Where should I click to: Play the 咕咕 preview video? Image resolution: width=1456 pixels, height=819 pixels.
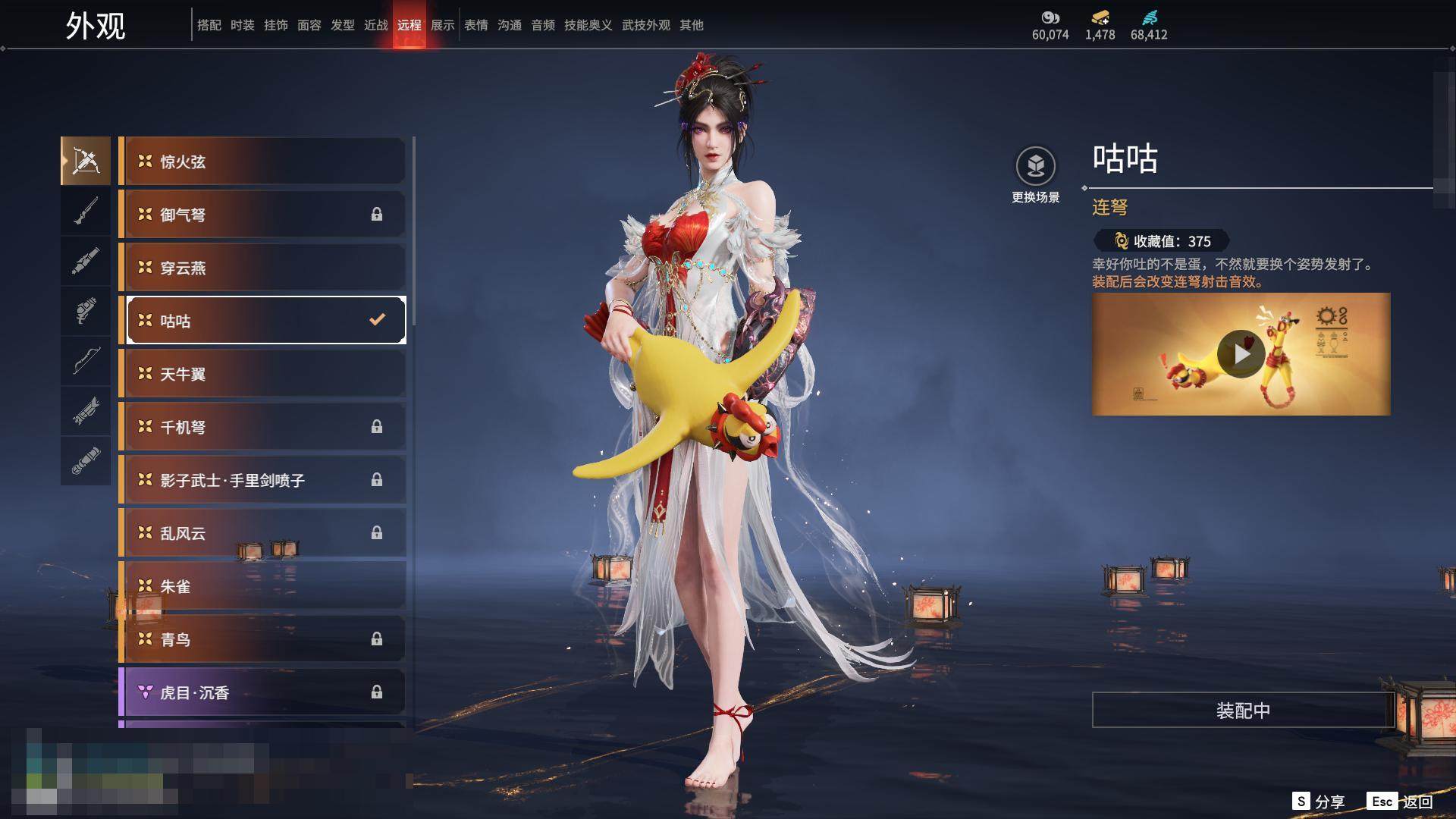coord(1241,354)
